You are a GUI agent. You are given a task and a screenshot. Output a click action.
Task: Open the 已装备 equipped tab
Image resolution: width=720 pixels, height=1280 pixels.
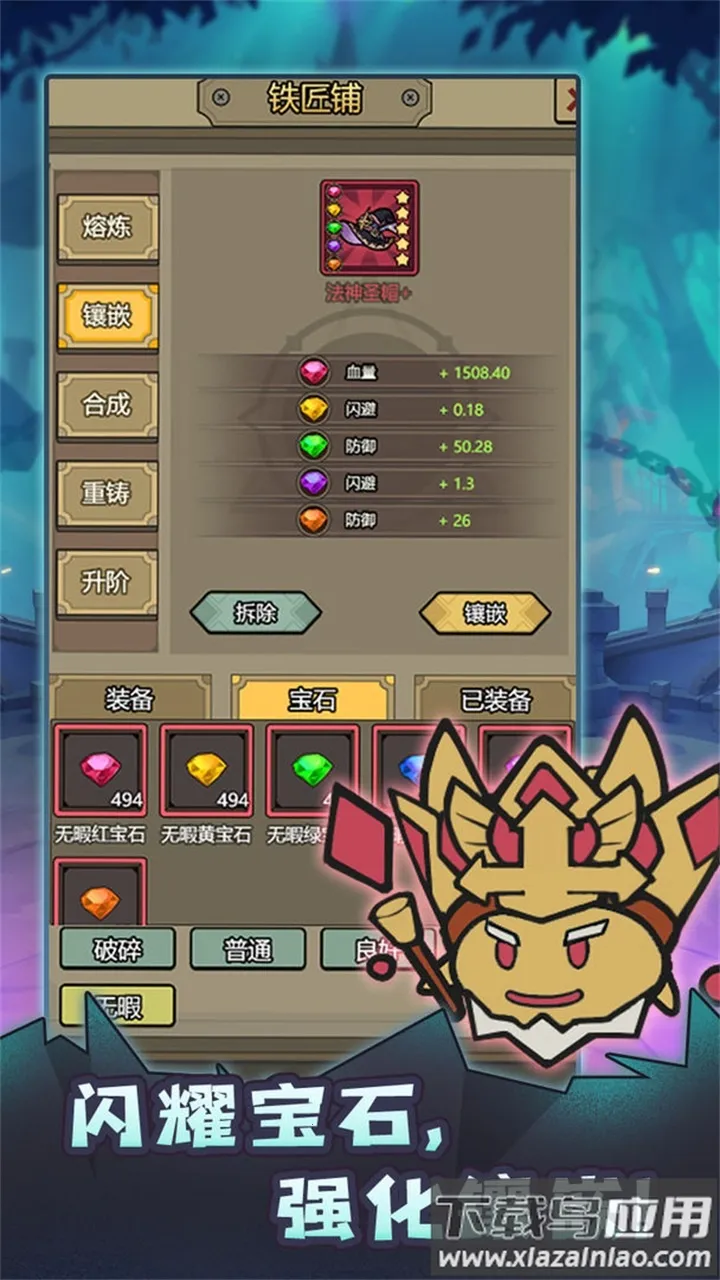pos(495,699)
